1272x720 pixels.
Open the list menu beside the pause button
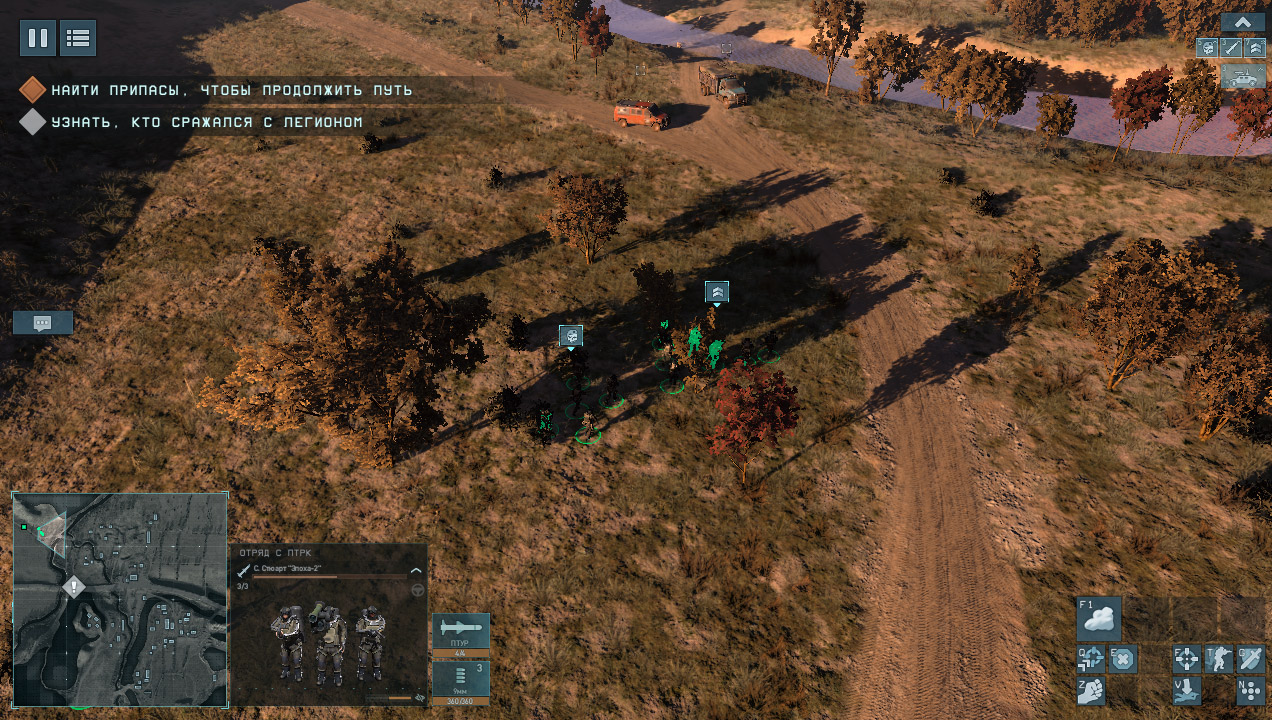[78, 38]
